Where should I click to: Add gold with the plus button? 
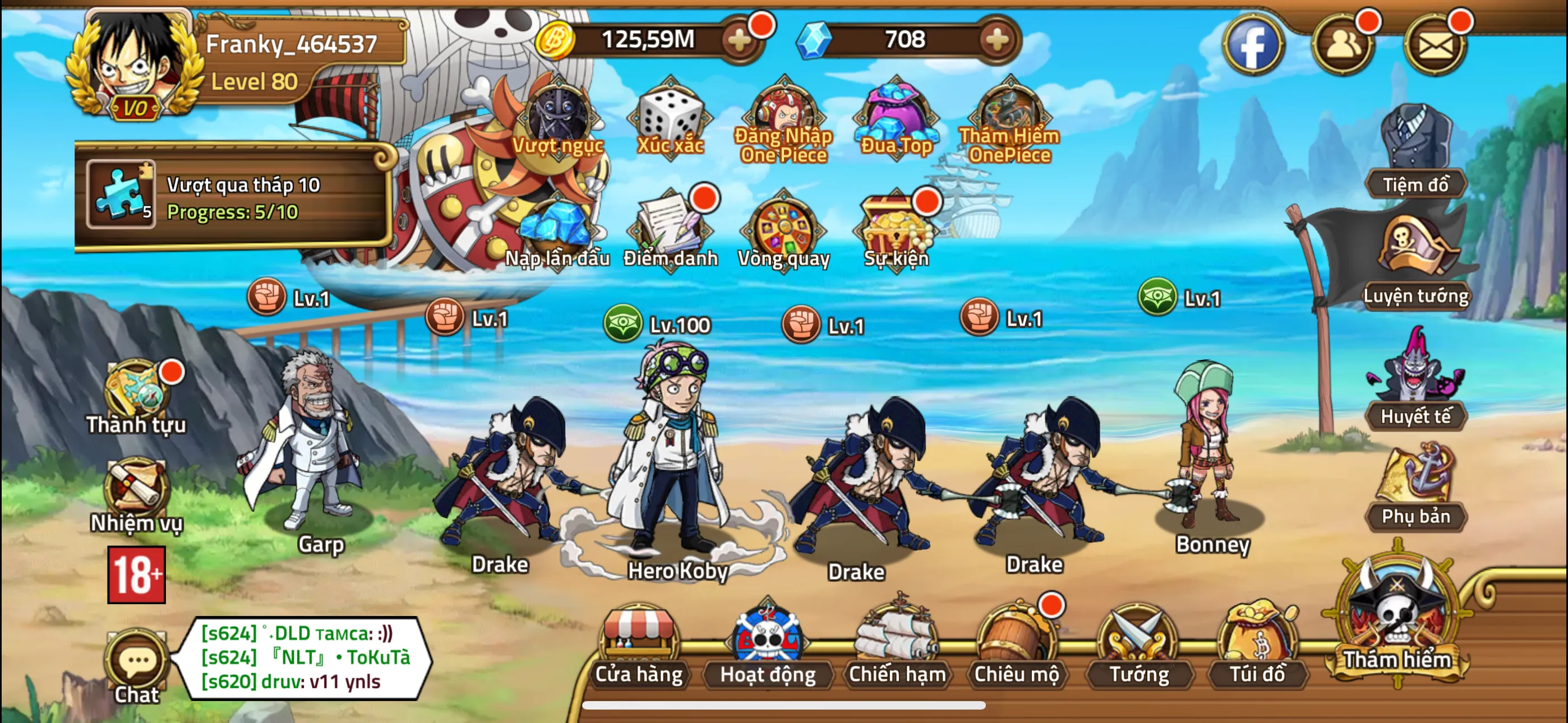[740, 40]
